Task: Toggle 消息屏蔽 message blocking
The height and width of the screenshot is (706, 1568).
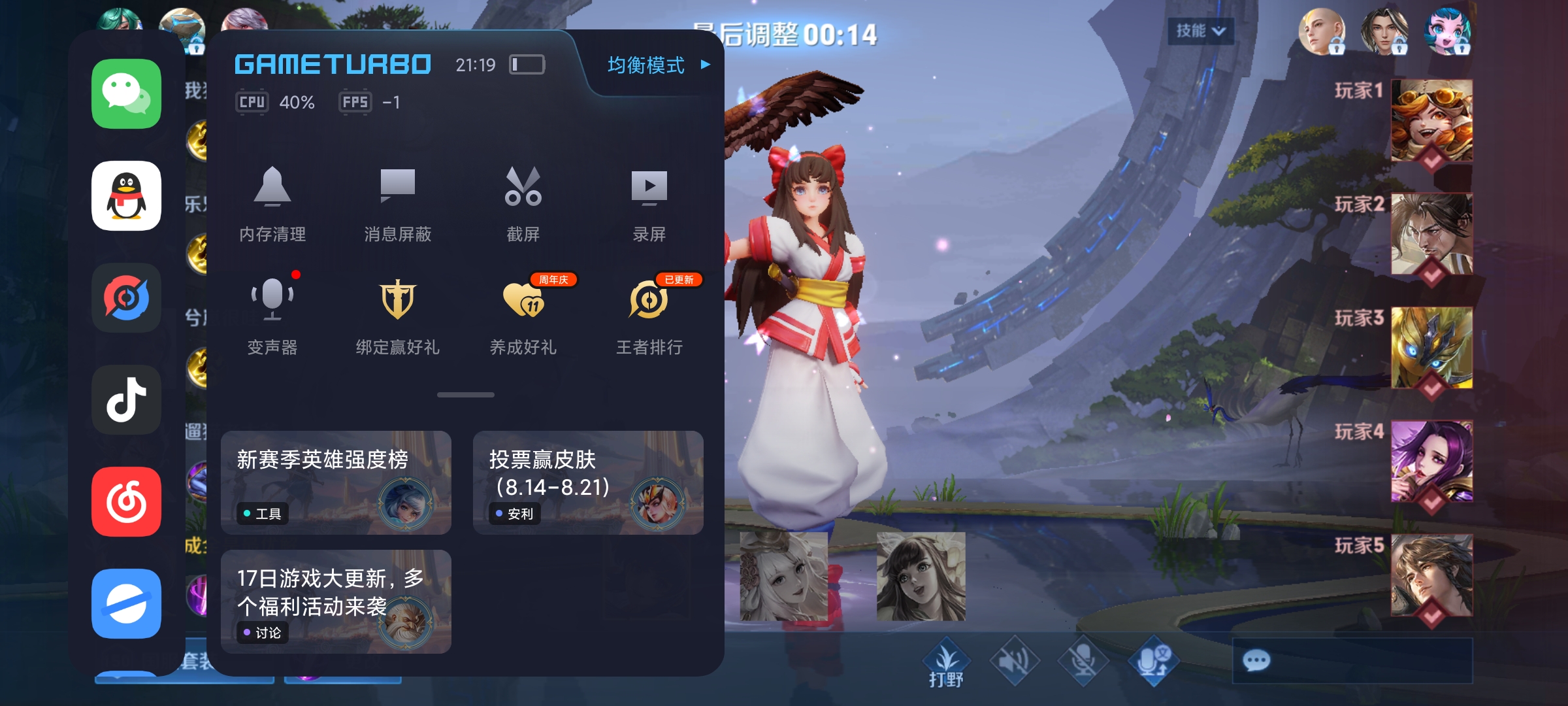Action: [x=397, y=203]
